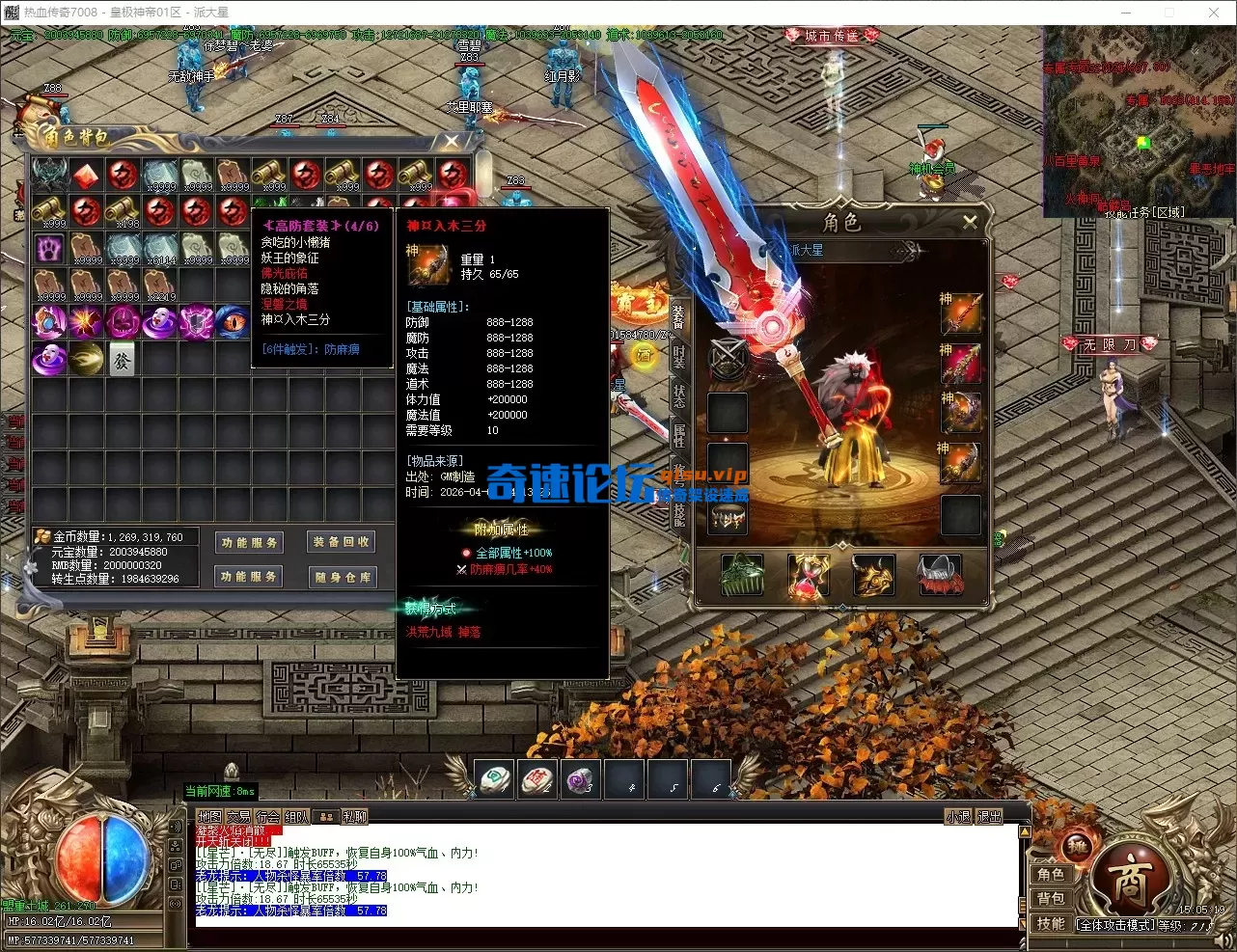
Task: Click the 退出 exit button
Action: tap(990, 817)
